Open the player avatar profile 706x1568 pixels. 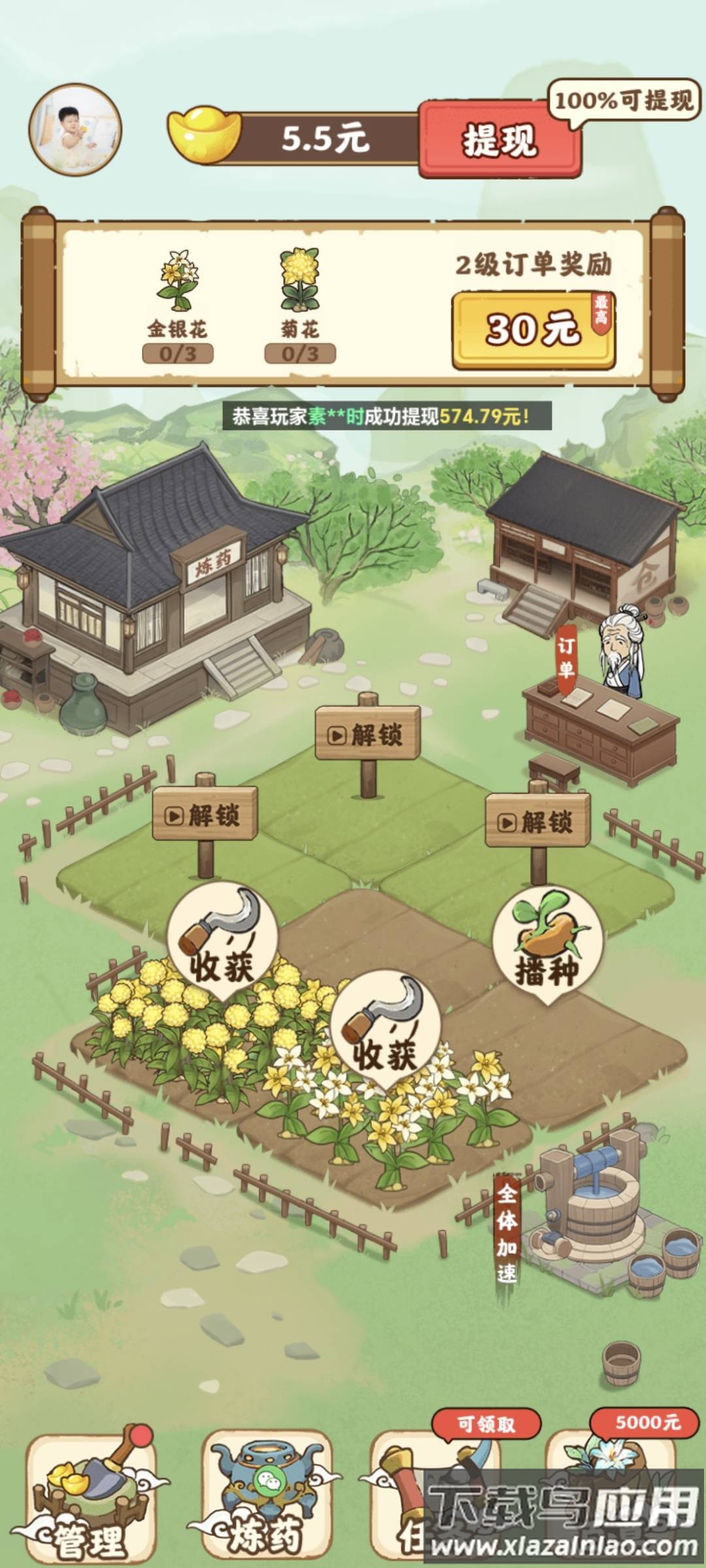pos(75,129)
